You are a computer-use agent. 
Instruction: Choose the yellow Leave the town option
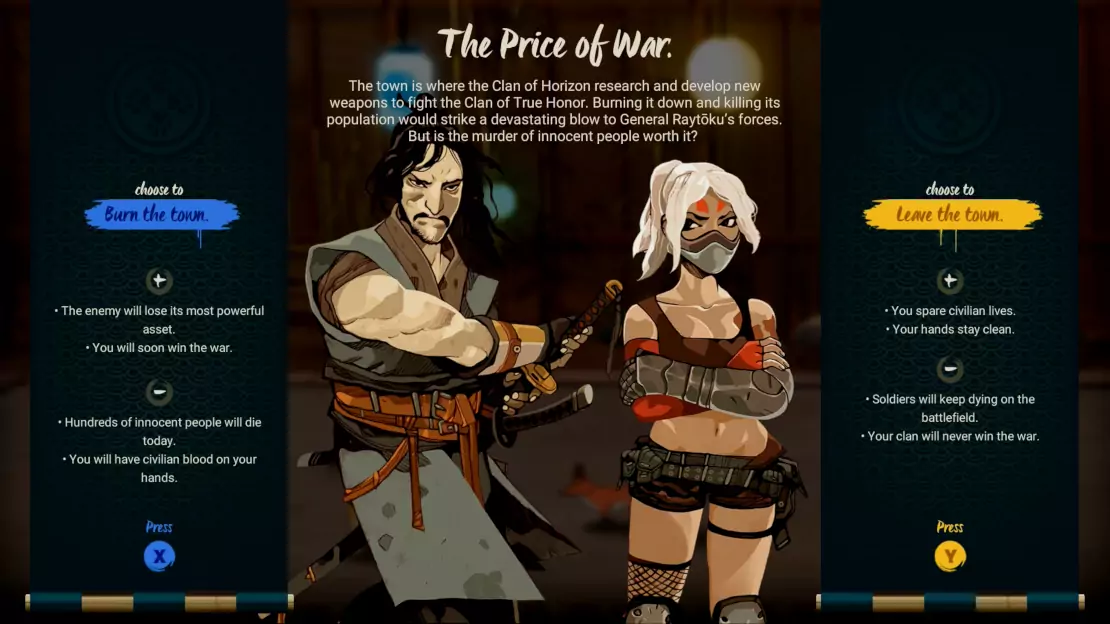(x=950, y=215)
